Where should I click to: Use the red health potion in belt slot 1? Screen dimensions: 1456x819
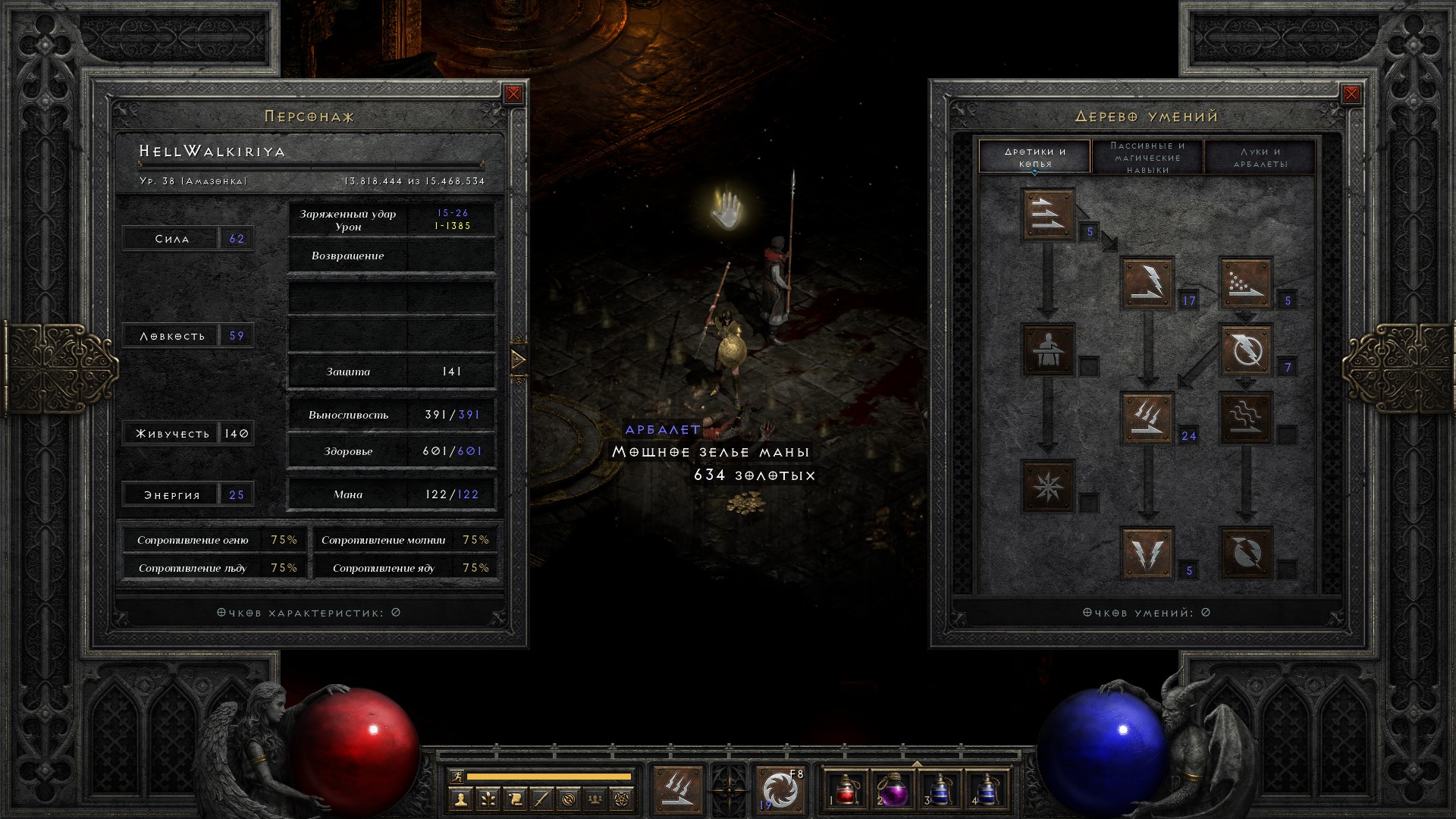[x=846, y=789]
